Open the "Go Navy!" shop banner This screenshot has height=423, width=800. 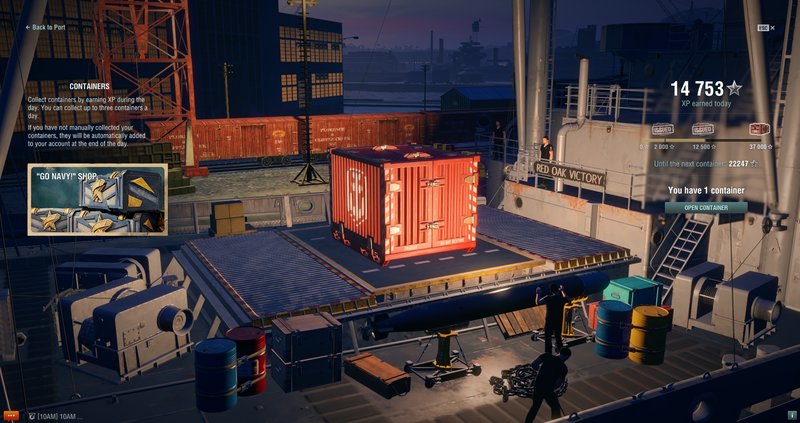(97, 200)
